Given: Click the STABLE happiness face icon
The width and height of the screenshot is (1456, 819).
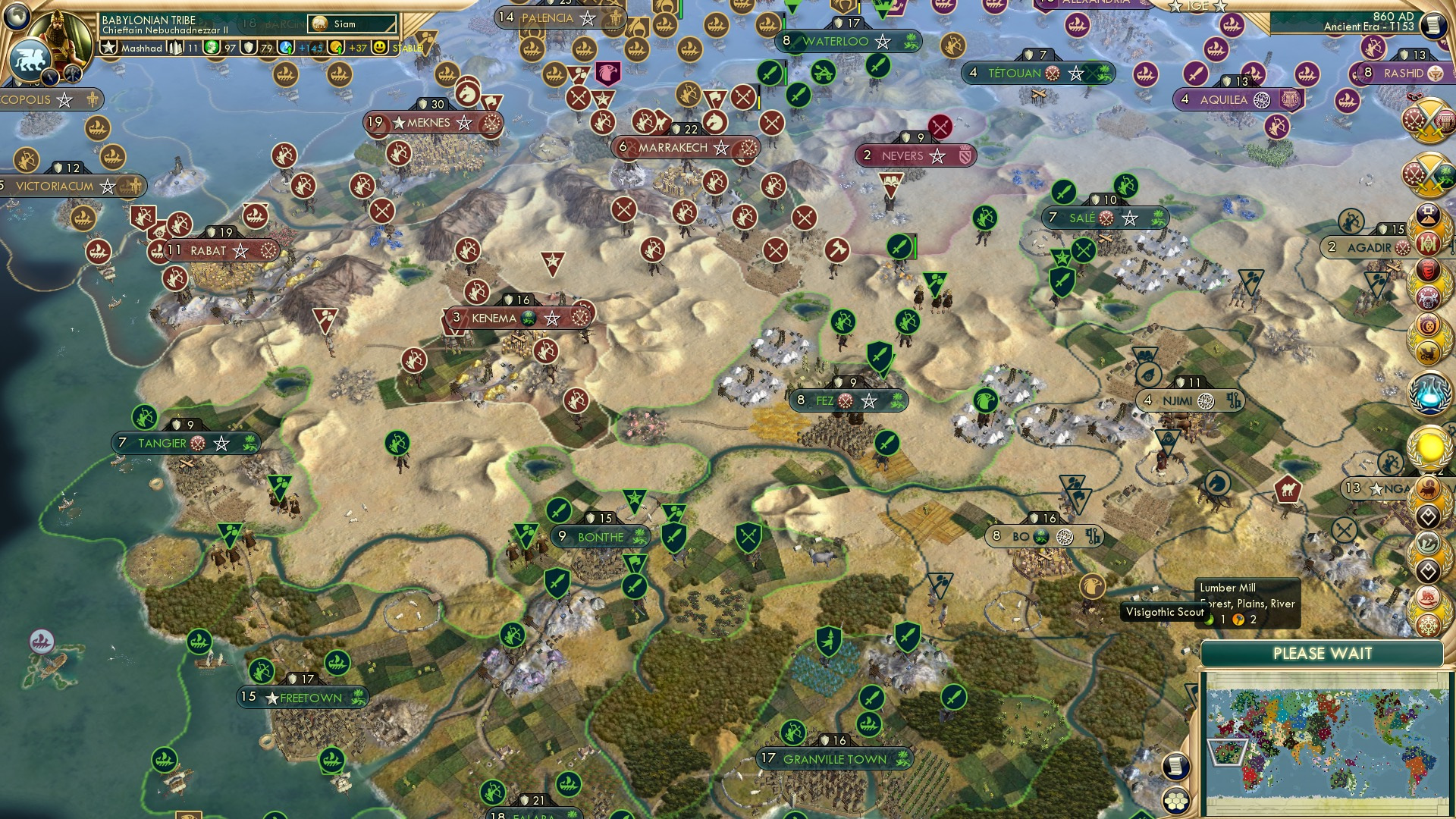Looking at the screenshot, I should [x=379, y=48].
